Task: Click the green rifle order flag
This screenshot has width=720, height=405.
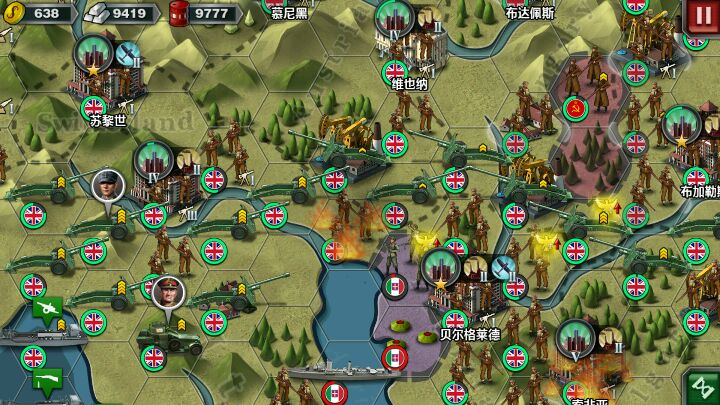Action: pos(47,379)
